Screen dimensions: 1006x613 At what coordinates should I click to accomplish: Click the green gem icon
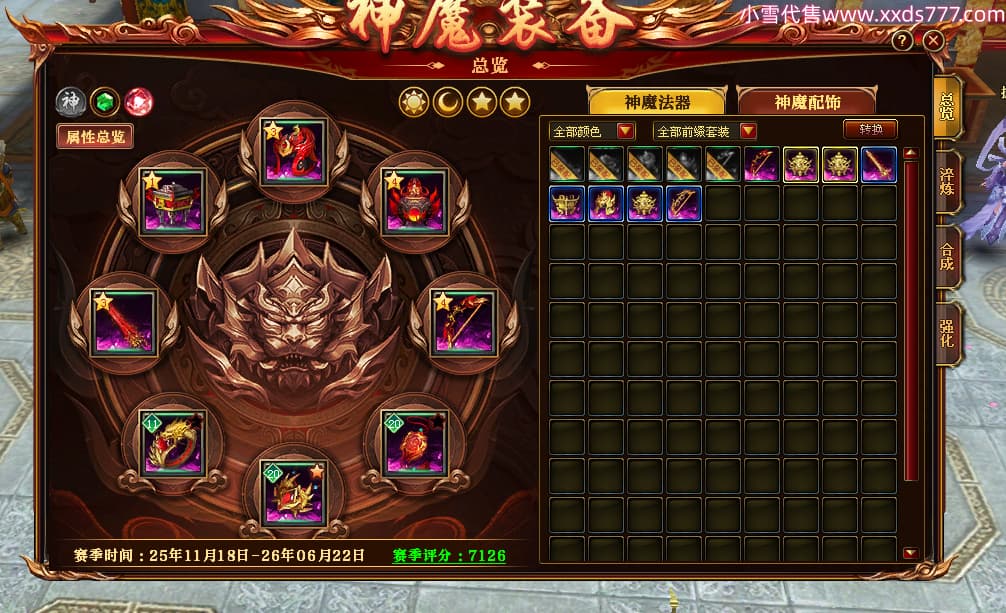click(x=104, y=102)
